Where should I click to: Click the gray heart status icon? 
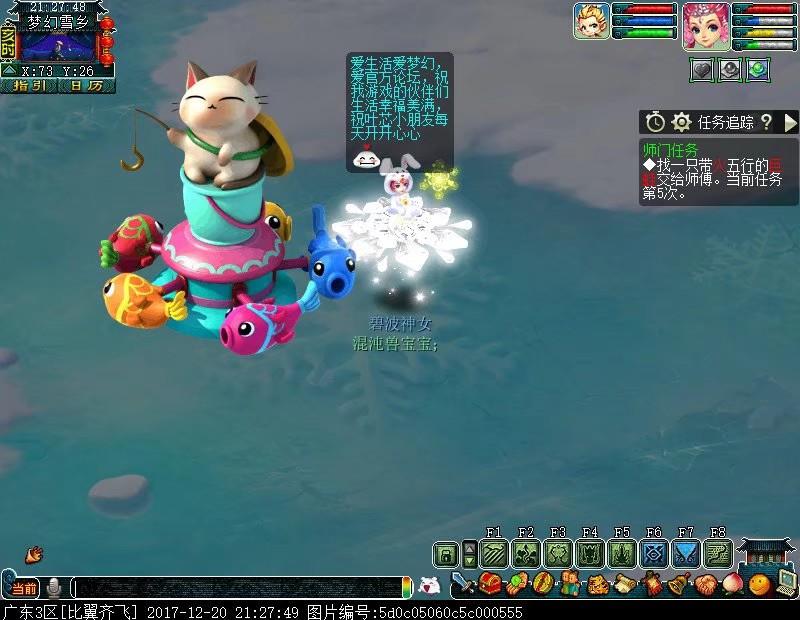[x=701, y=70]
